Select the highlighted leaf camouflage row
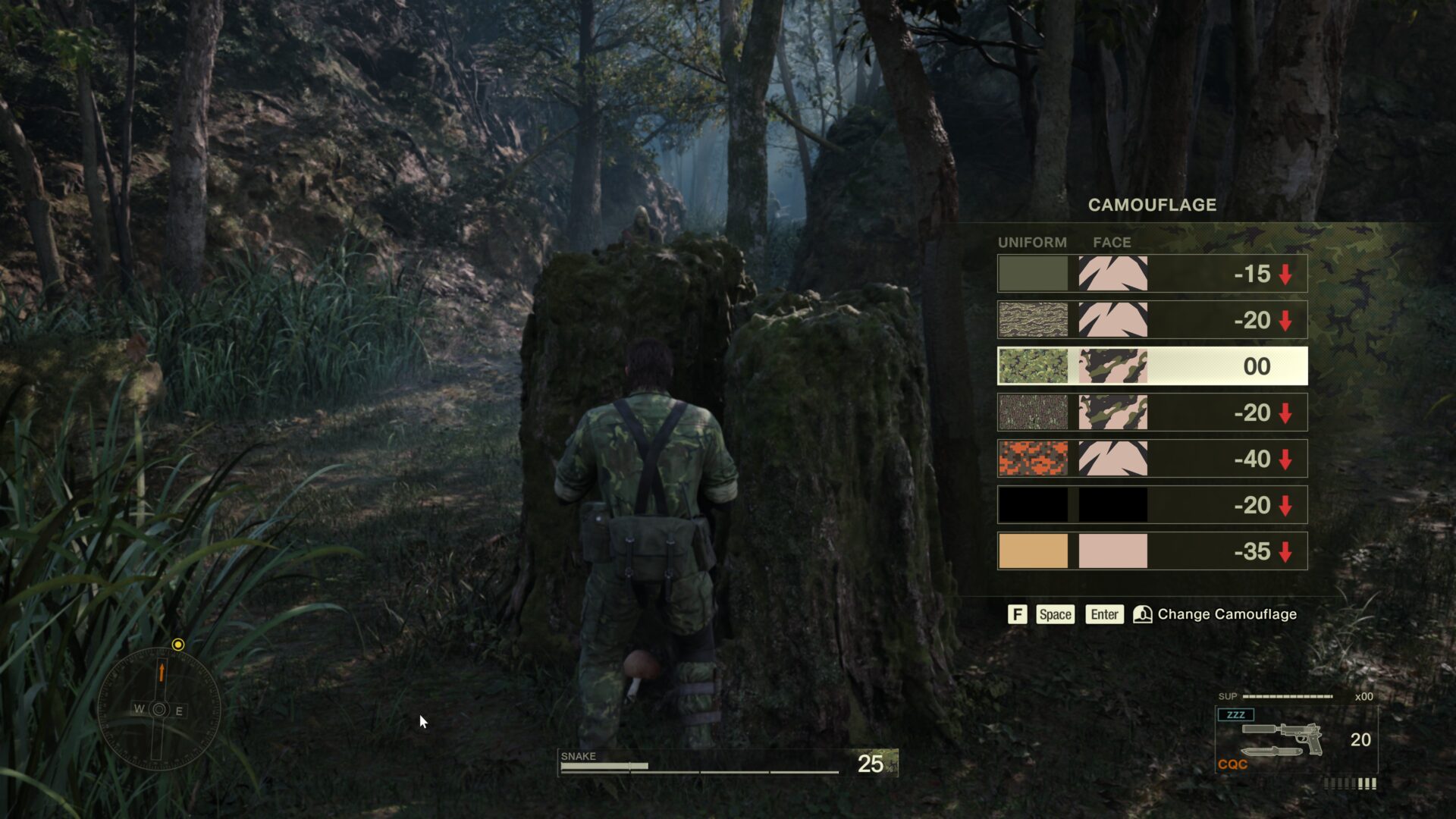Screen dimensions: 1456x819 [x=1152, y=366]
